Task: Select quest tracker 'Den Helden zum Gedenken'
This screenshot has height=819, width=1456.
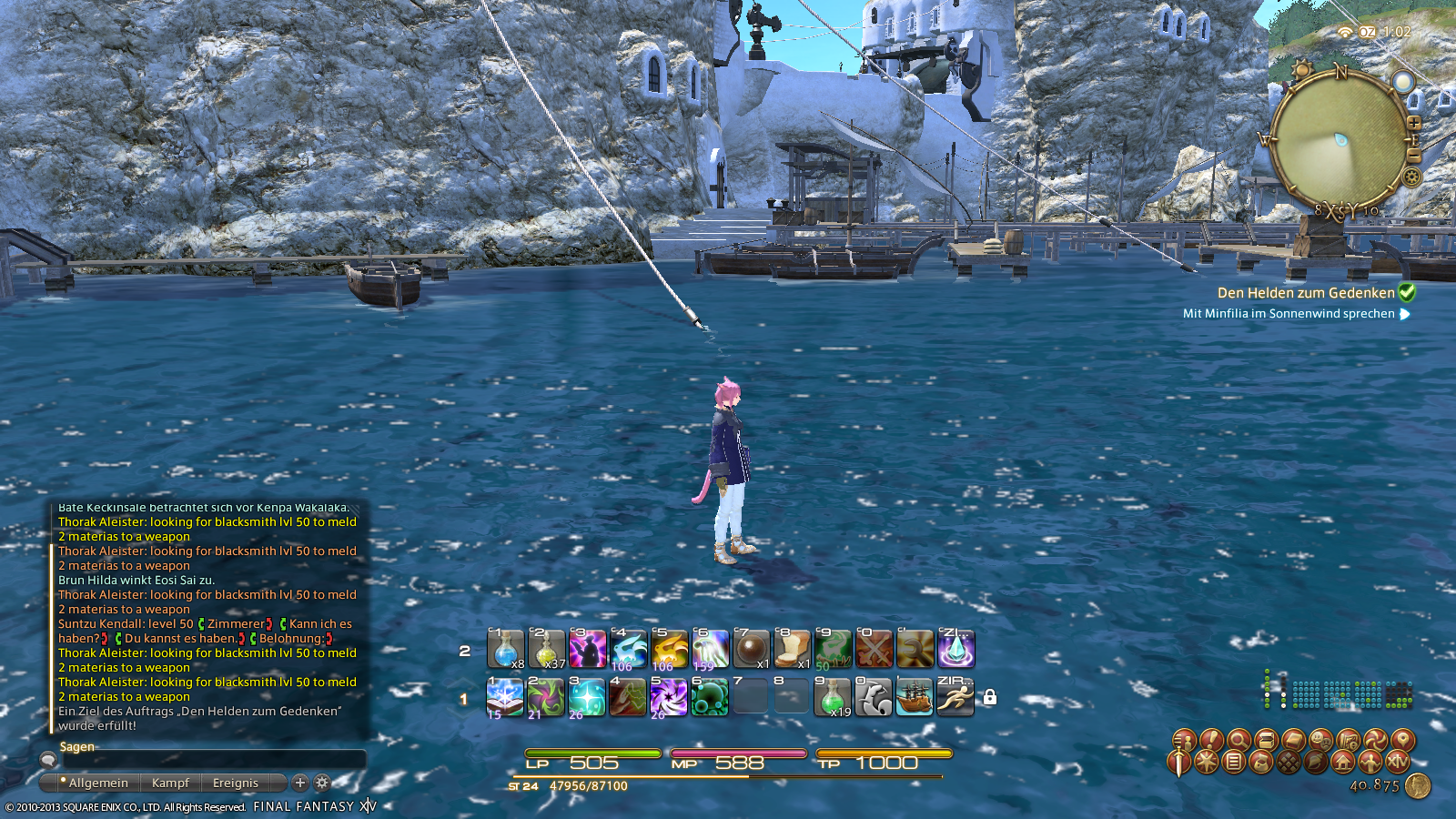Action: click(x=1306, y=293)
